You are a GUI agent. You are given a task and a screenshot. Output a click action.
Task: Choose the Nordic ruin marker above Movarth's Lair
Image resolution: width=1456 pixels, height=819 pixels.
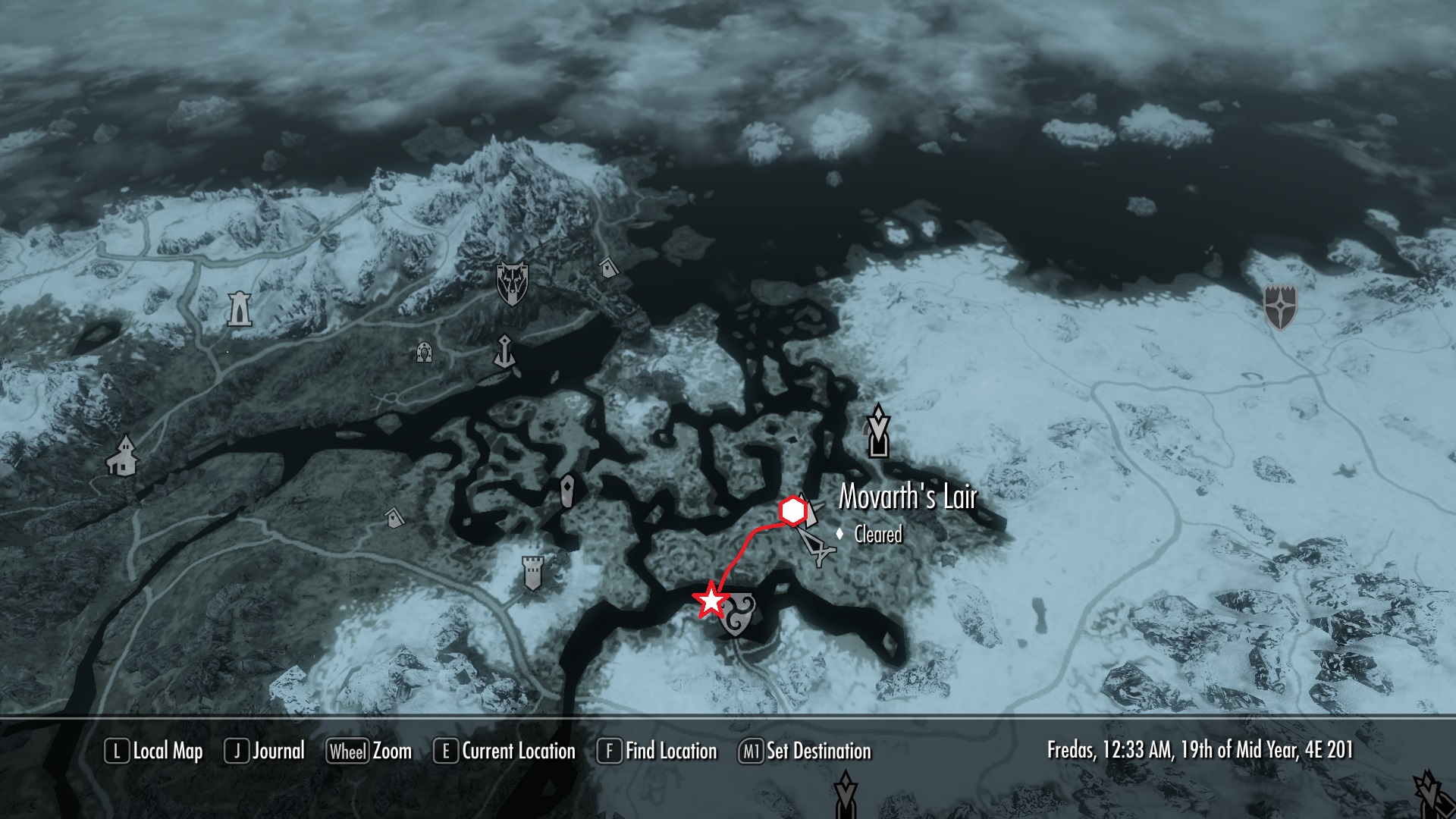(878, 431)
